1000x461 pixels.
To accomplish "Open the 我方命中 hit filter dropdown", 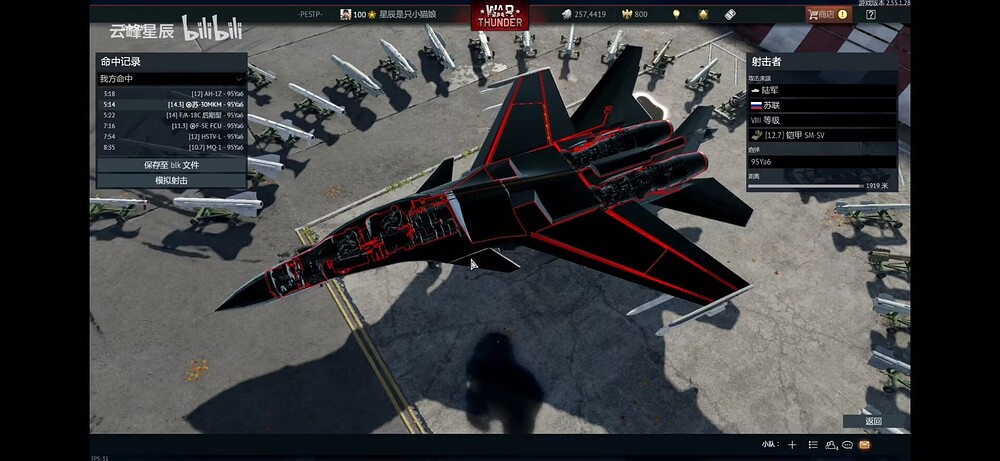I will pos(171,78).
